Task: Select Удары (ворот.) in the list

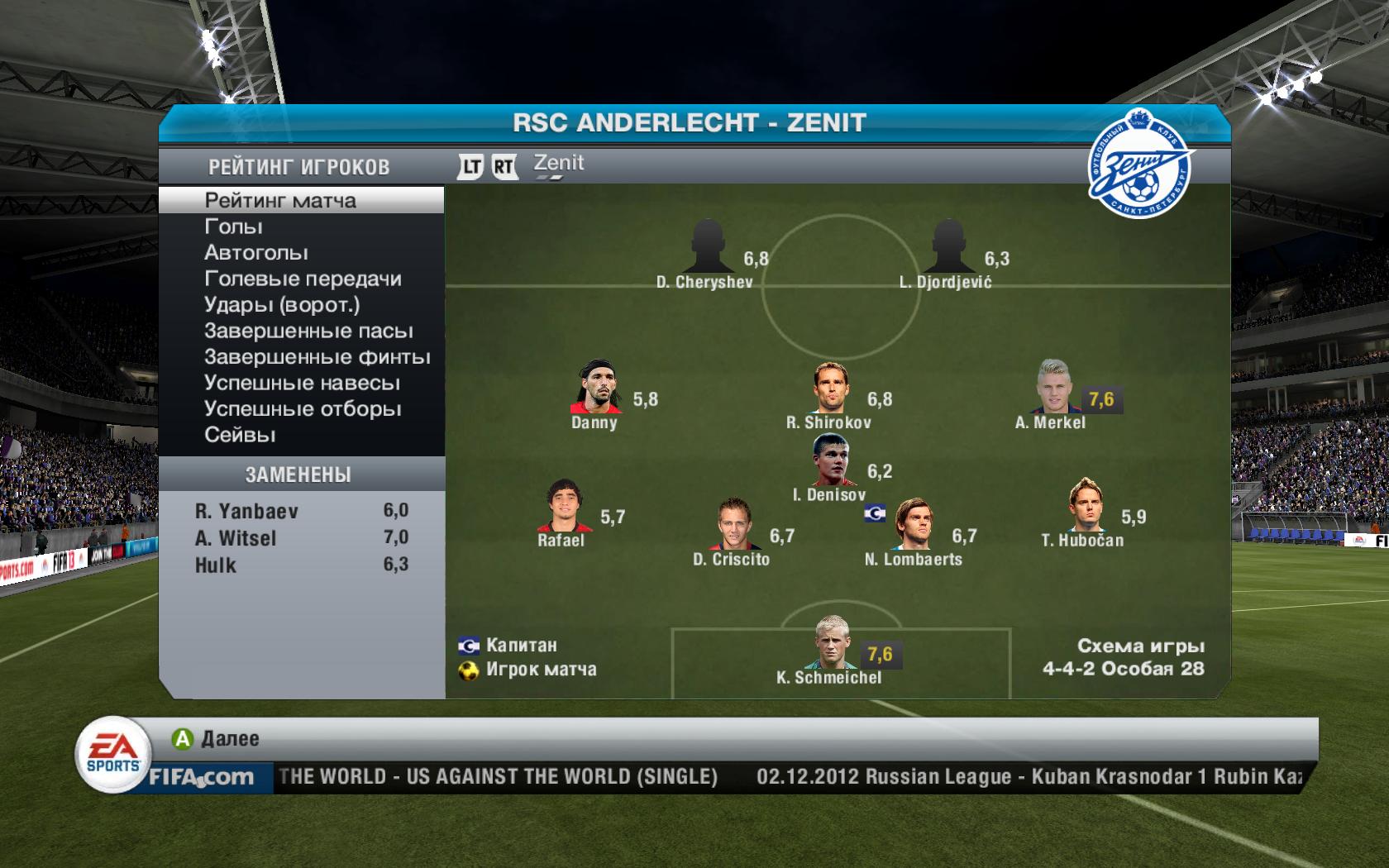Action: pos(282,305)
